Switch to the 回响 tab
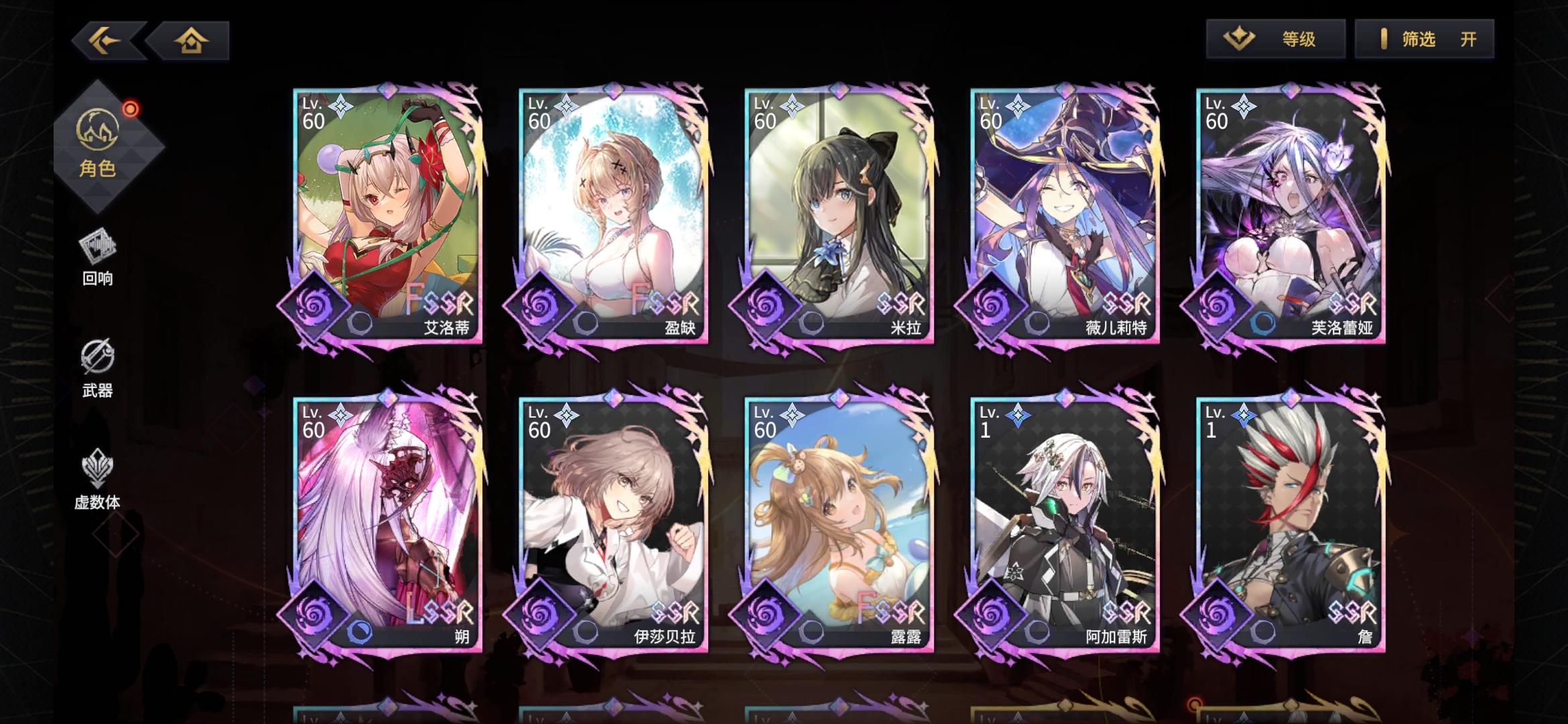Image resolution: width=1568 pixels, height=724 pixels. 98,258
